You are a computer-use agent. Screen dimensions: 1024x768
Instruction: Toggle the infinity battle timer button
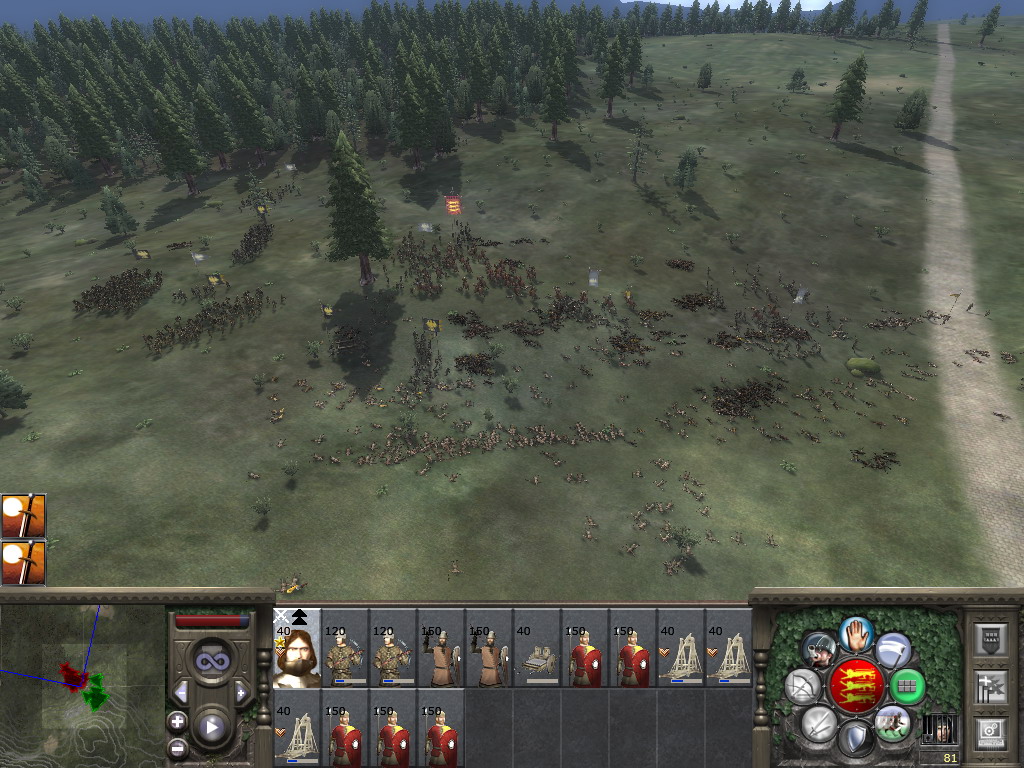(211, 661)
